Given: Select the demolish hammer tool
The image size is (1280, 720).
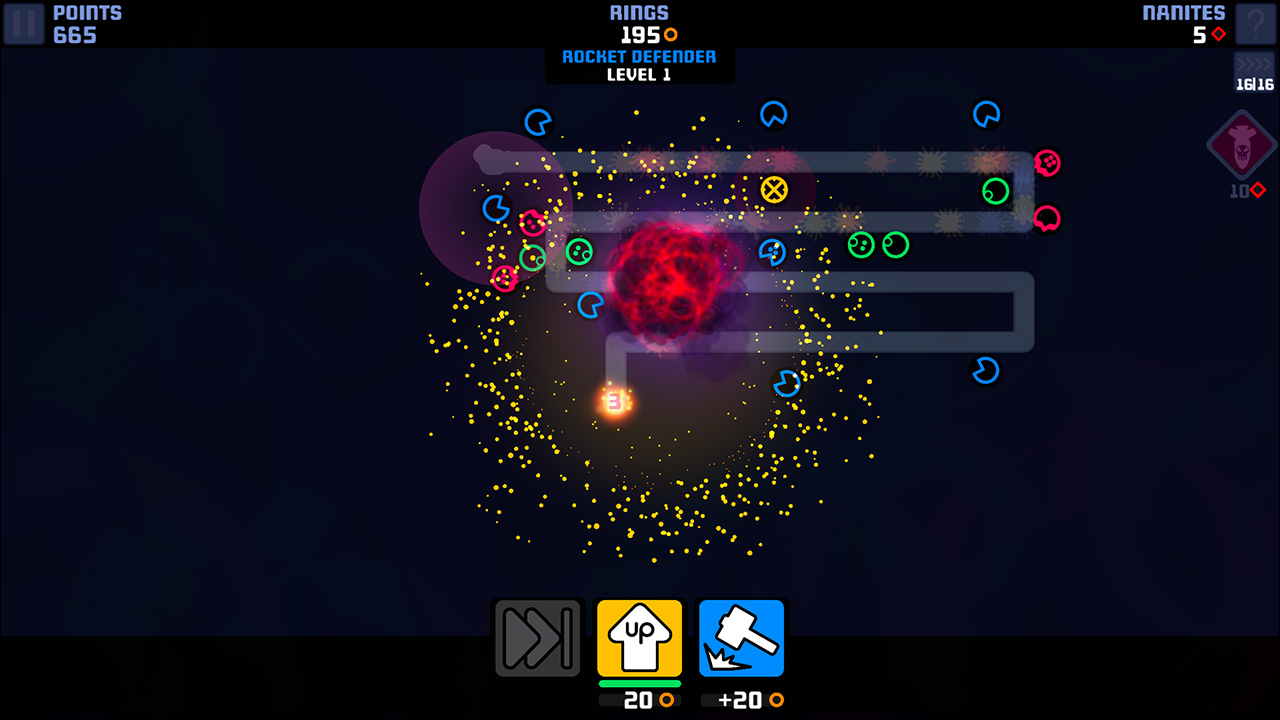Looking at the screenshot, I should point(741,637).
